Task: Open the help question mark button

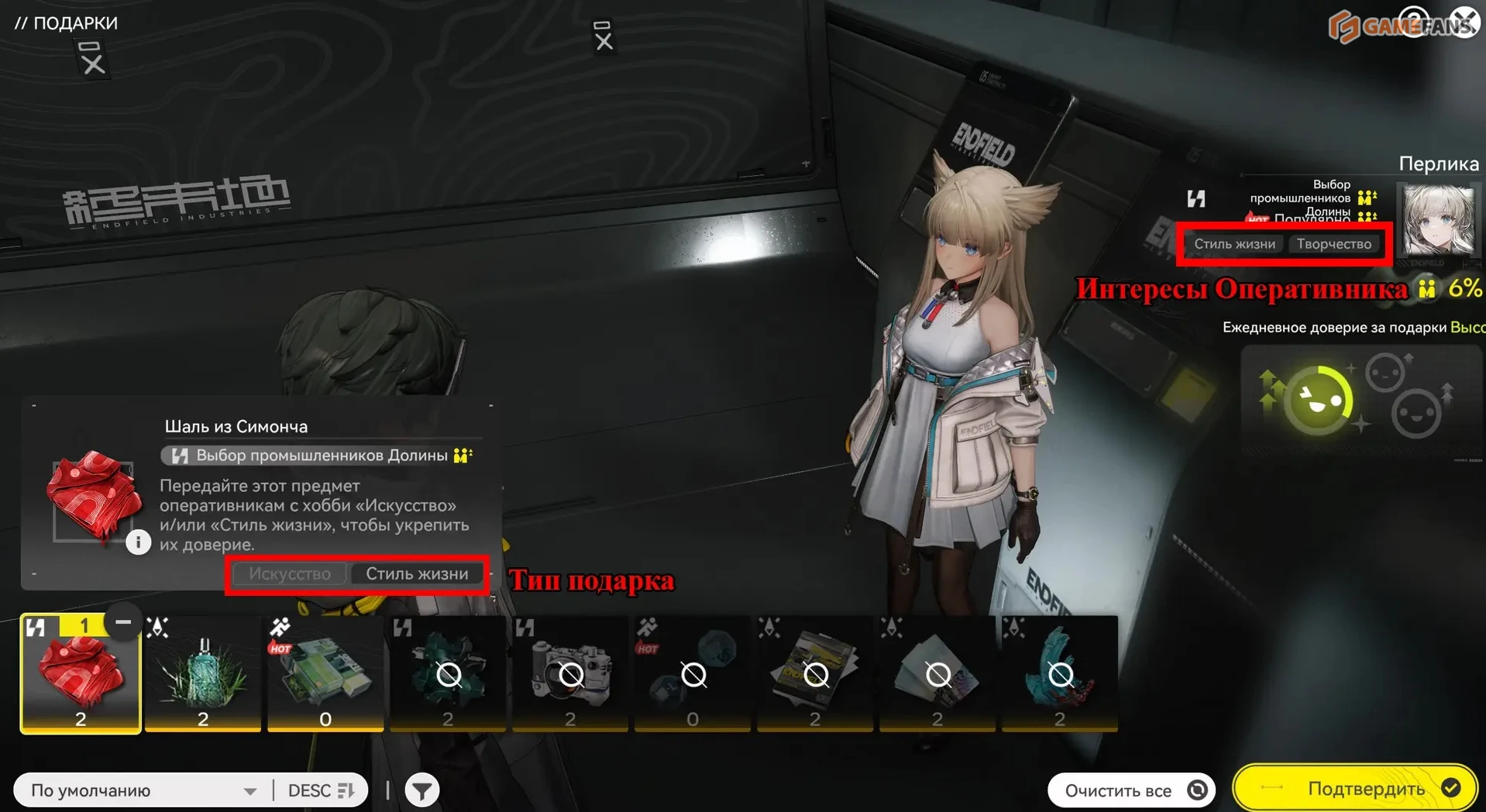Action: [x=1415, y=22]
